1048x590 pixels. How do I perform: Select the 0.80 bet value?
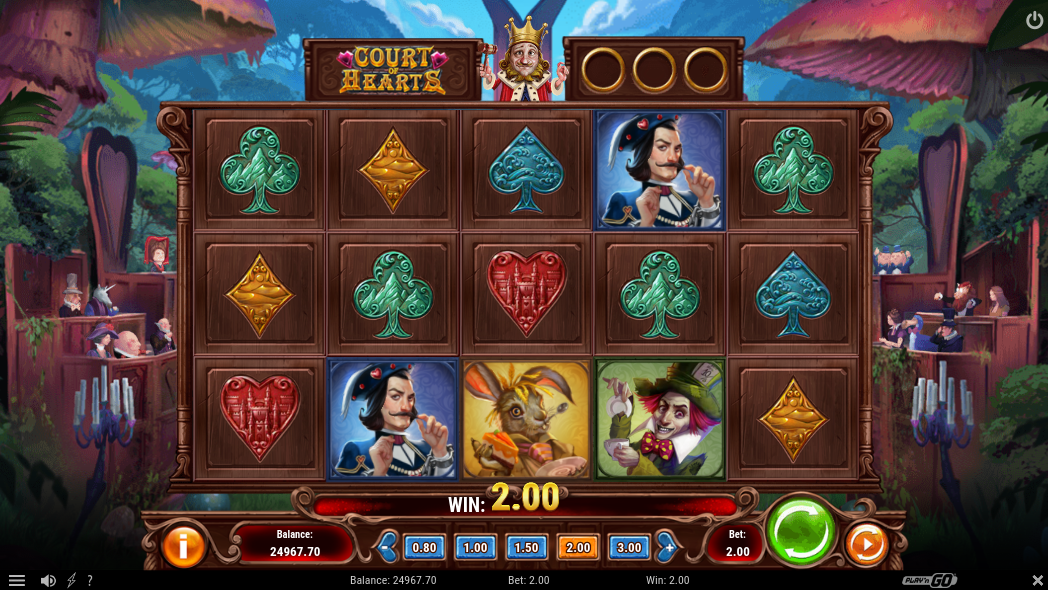pyautogui.click(x=424, y=547)
